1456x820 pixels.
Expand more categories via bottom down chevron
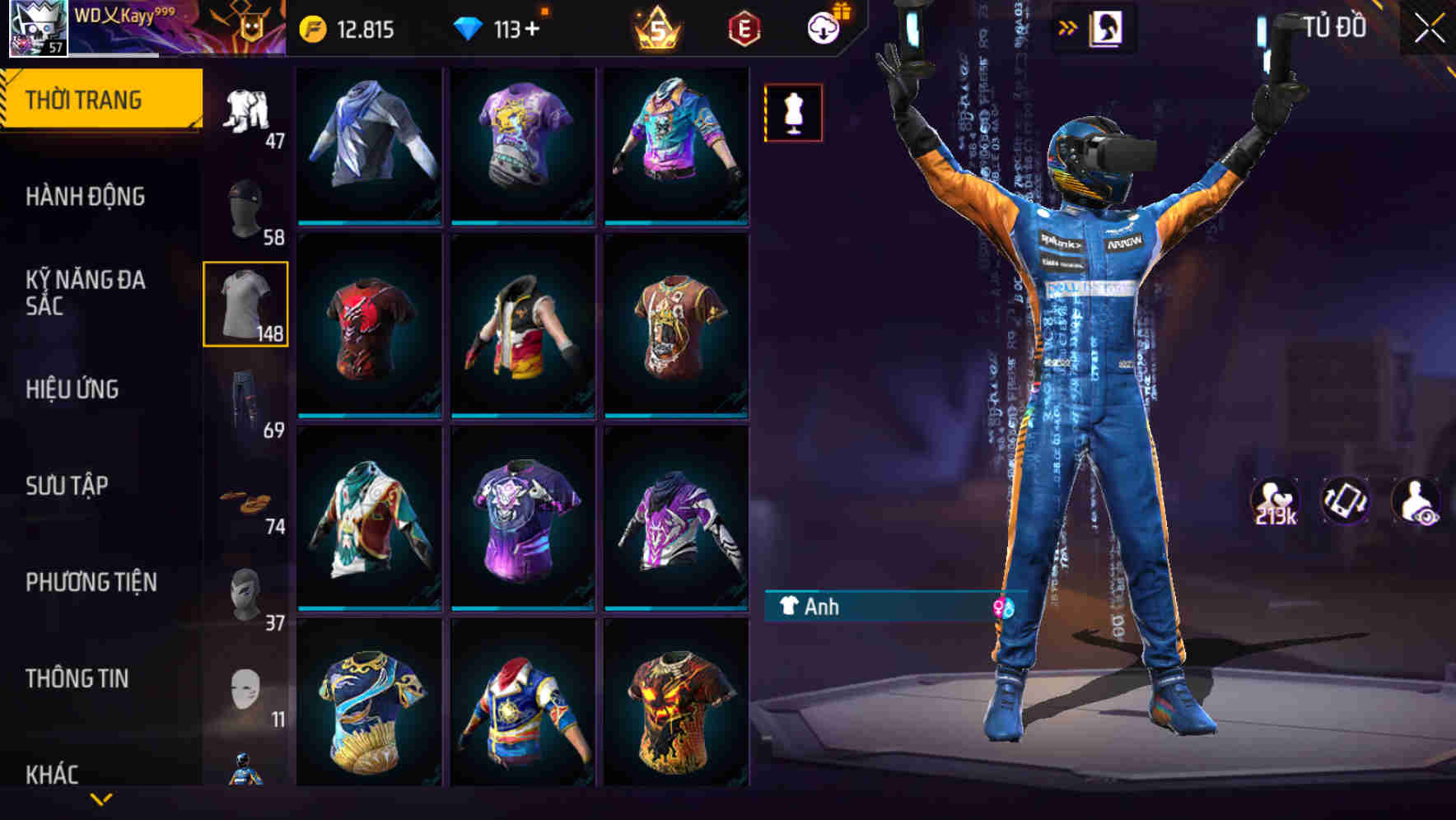click(102, 800)
